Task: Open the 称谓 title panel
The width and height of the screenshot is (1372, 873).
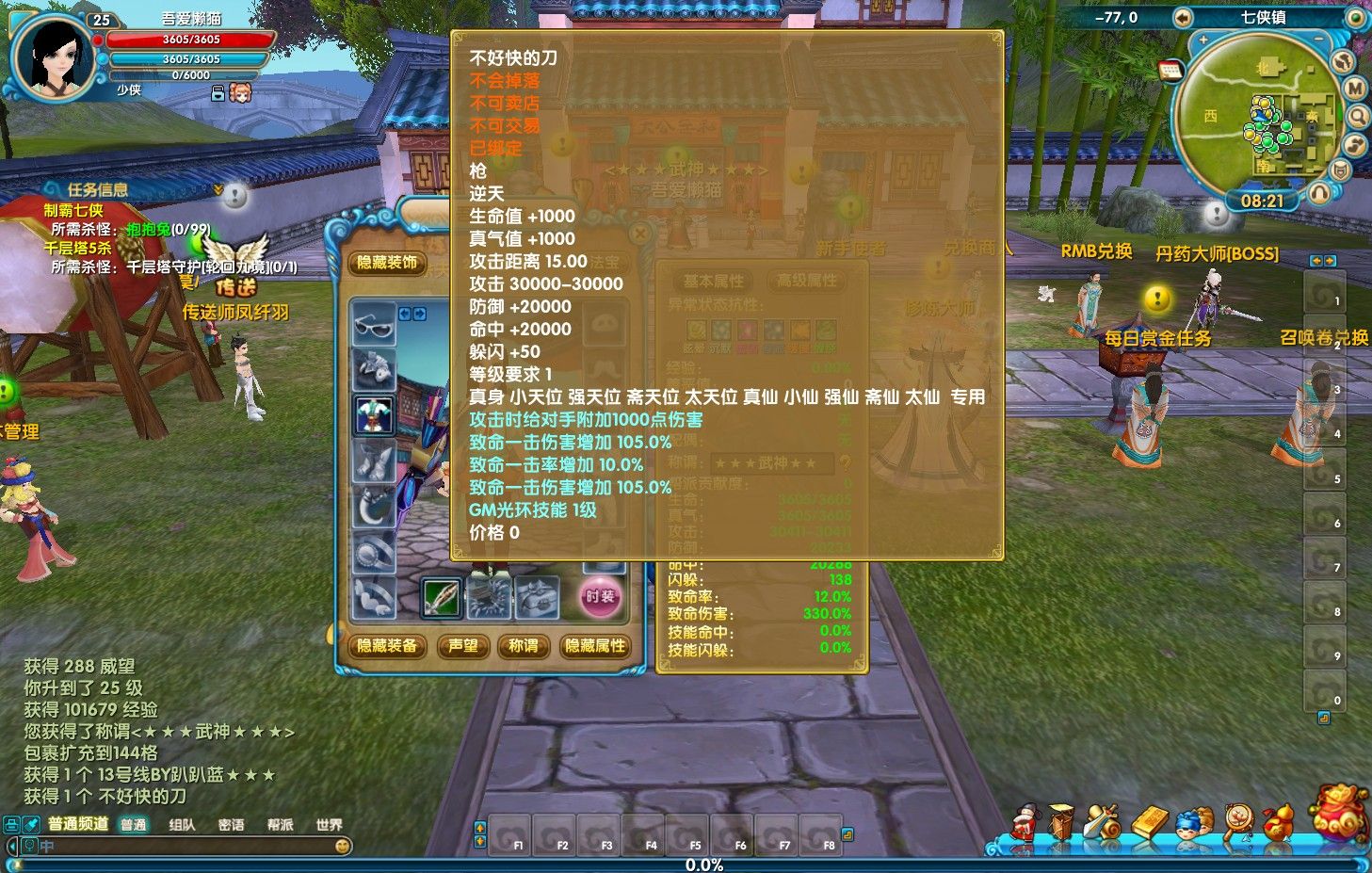Action: pos(523,646)
